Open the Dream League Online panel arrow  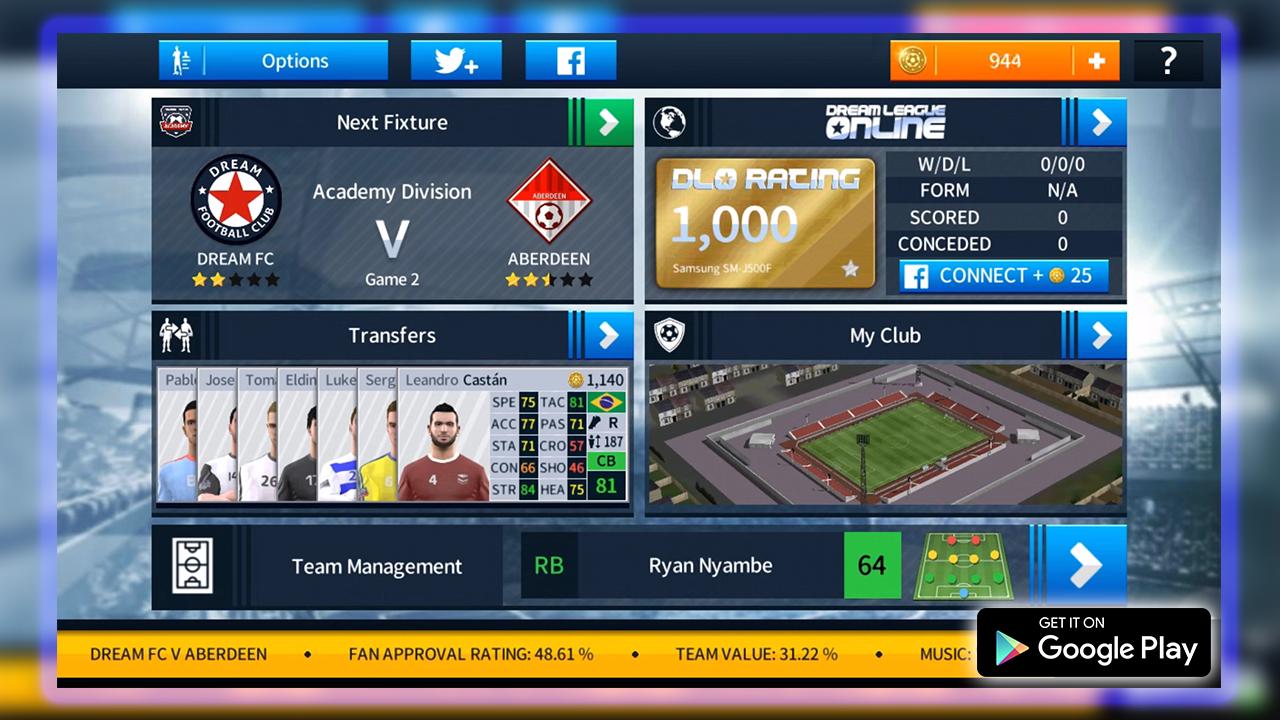pos(1100,122)
